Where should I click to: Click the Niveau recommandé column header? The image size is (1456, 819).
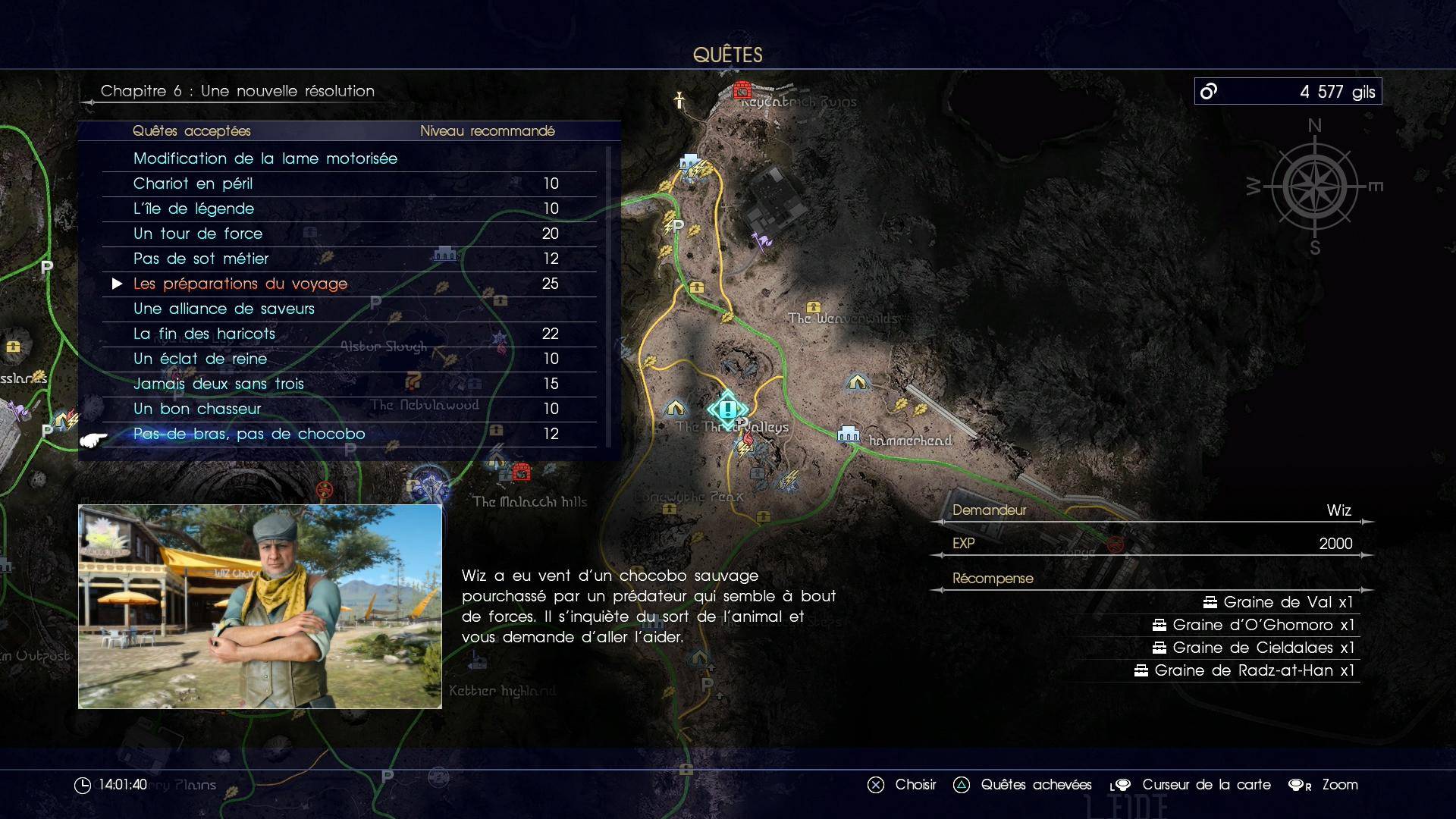point(488,131)
